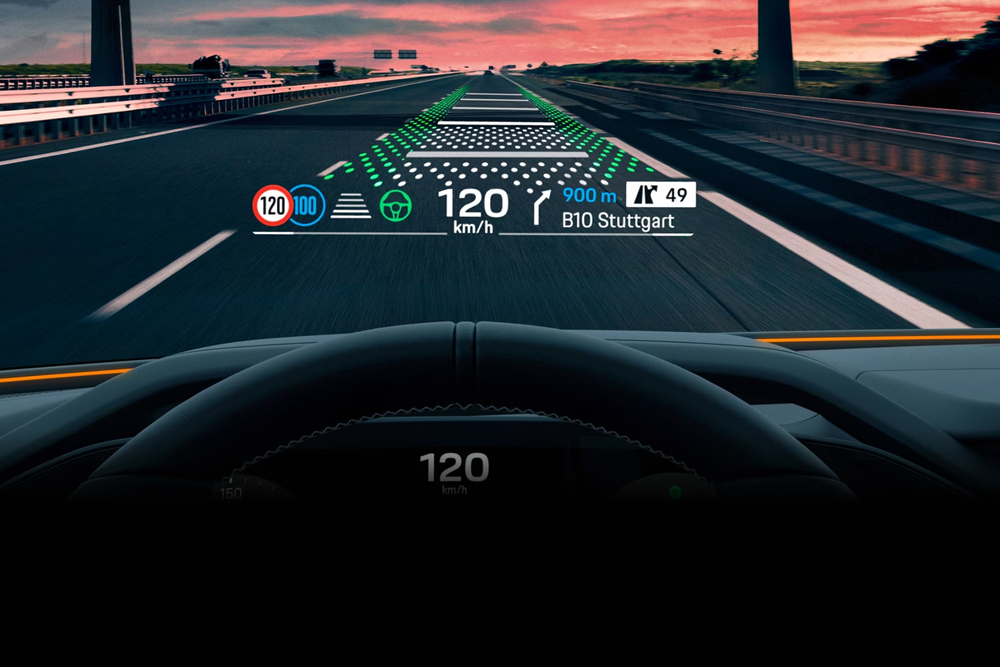1000x667 pixels.
Task: Toggle the green steering wheel assist icon
Action: click(x=396, y=206)
